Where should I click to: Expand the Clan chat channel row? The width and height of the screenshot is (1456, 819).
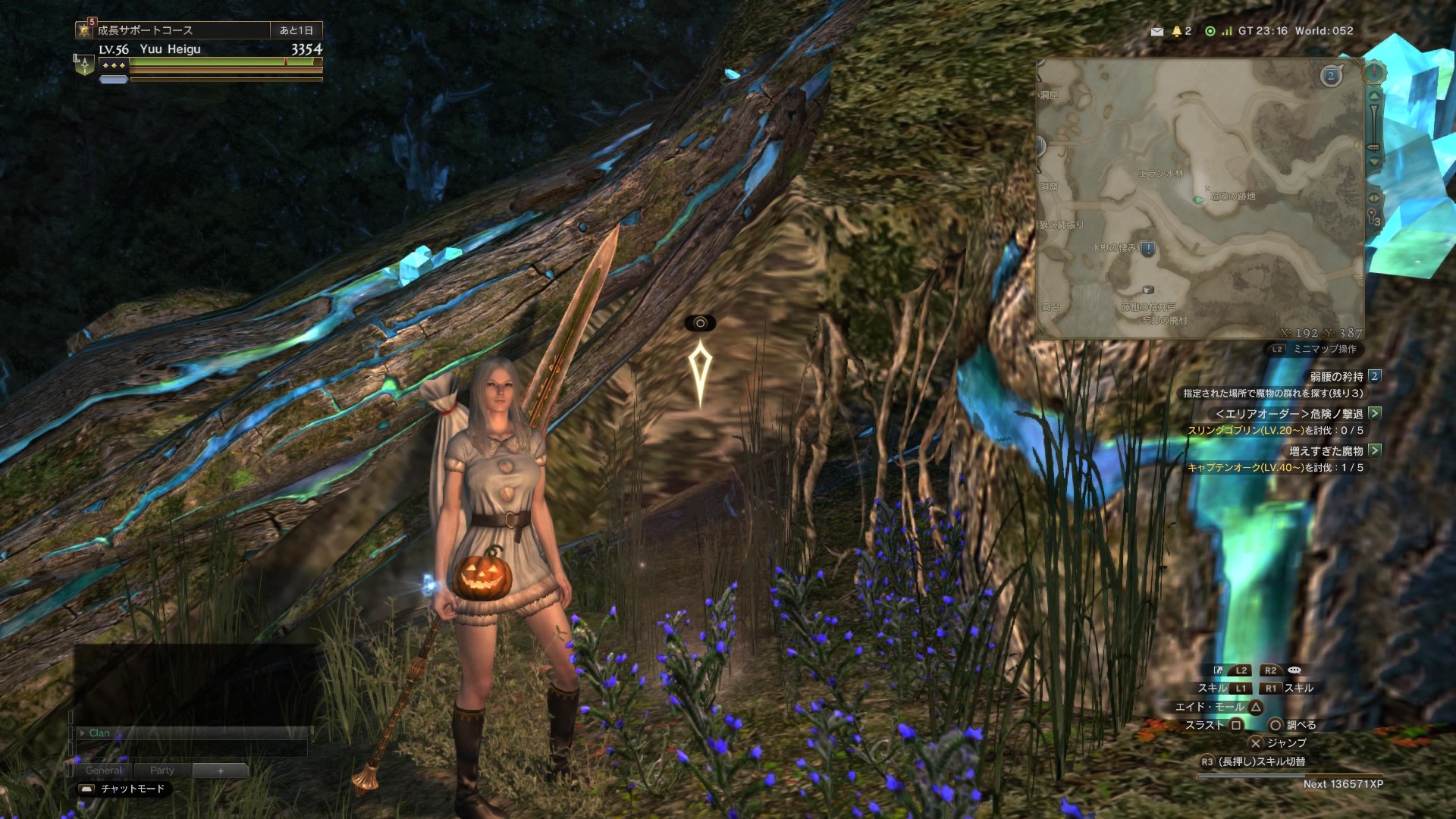point(83,733)
